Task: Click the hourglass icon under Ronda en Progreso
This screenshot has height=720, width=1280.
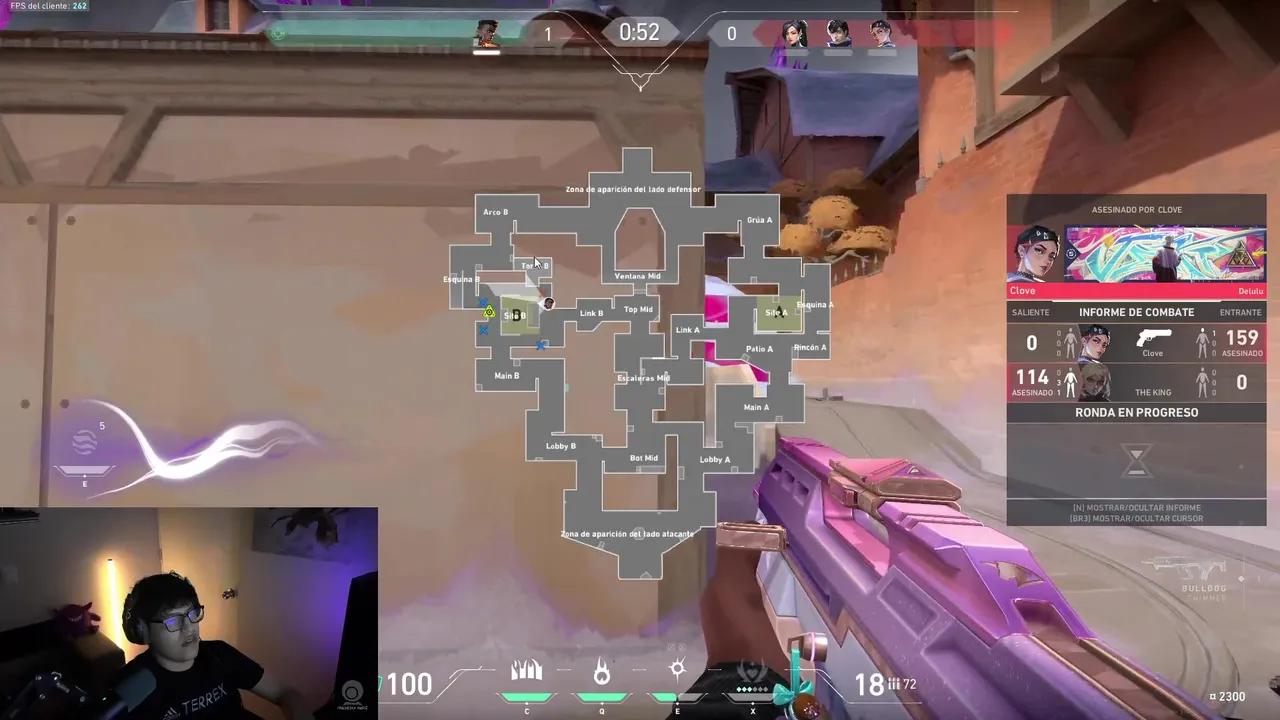Action: pyautogui.click(x=1136, y=460)
